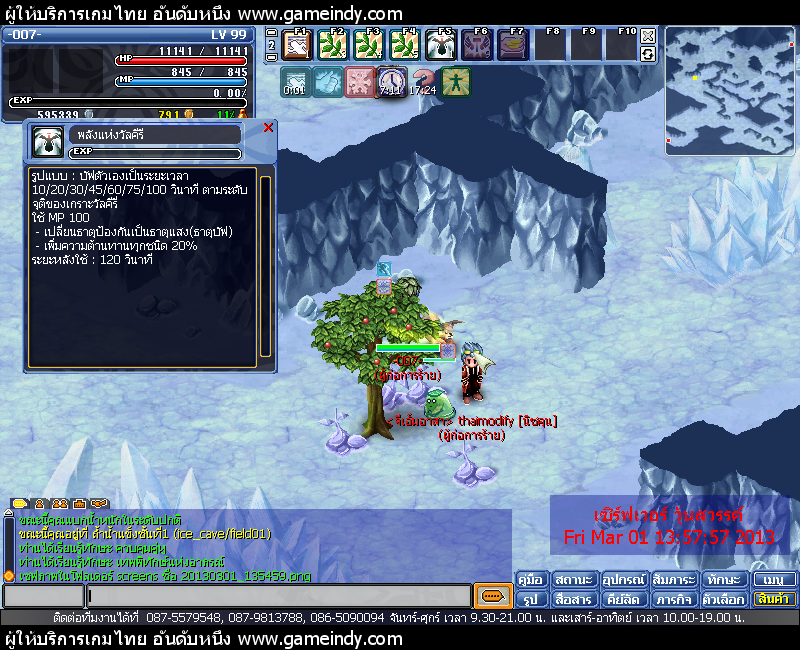Activate the F5 Valkyrie power skill
This screenshot has width=800, height=650.
point(441,45)
